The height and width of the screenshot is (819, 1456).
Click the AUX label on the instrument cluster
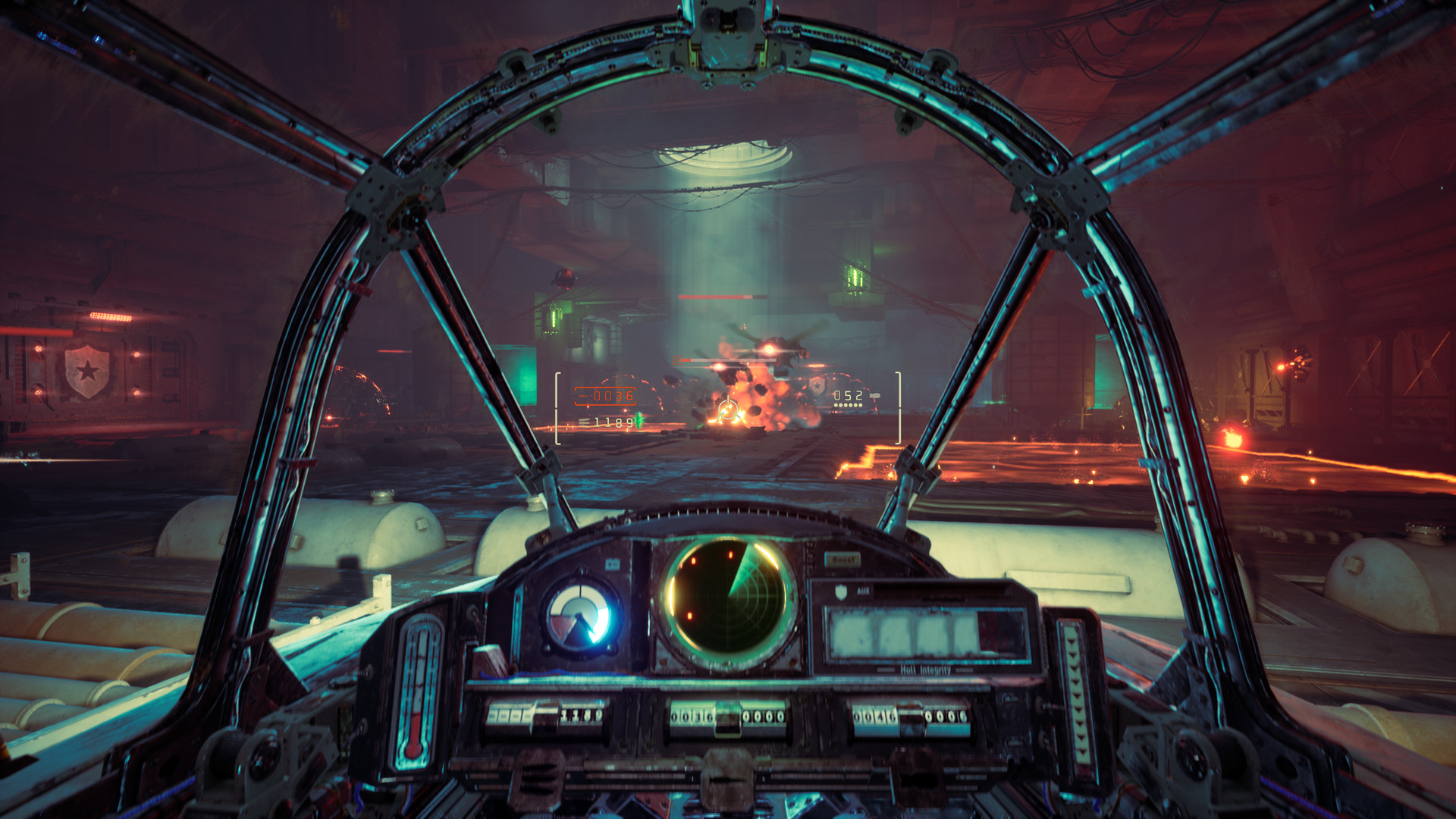point(863,591)
